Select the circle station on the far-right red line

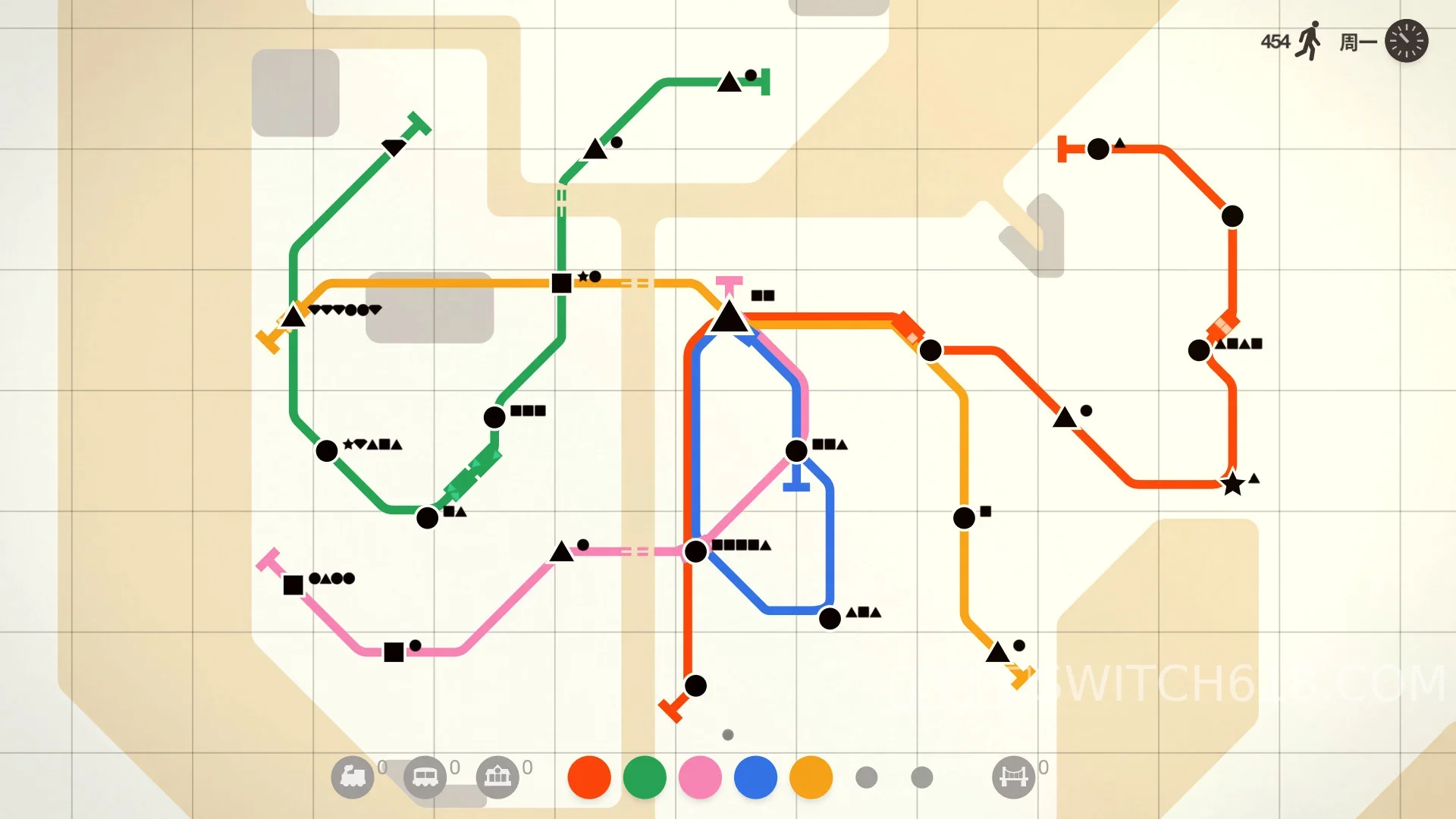1232,216
